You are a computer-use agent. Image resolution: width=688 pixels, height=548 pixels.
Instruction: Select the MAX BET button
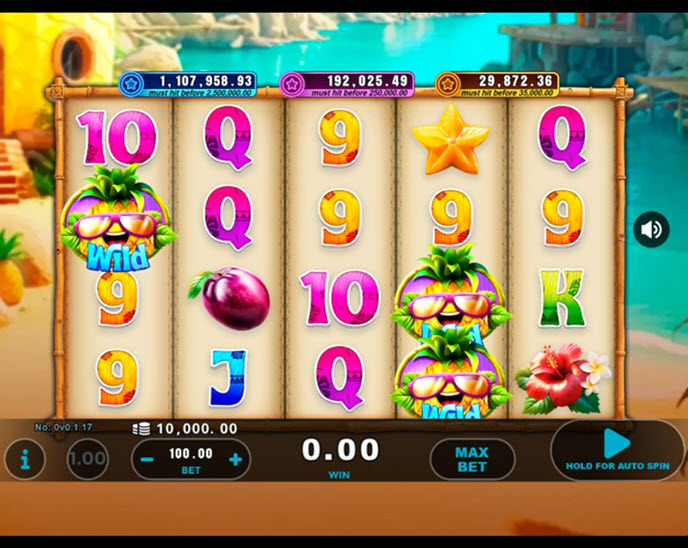pyautogui.click(x=472, y=460)
